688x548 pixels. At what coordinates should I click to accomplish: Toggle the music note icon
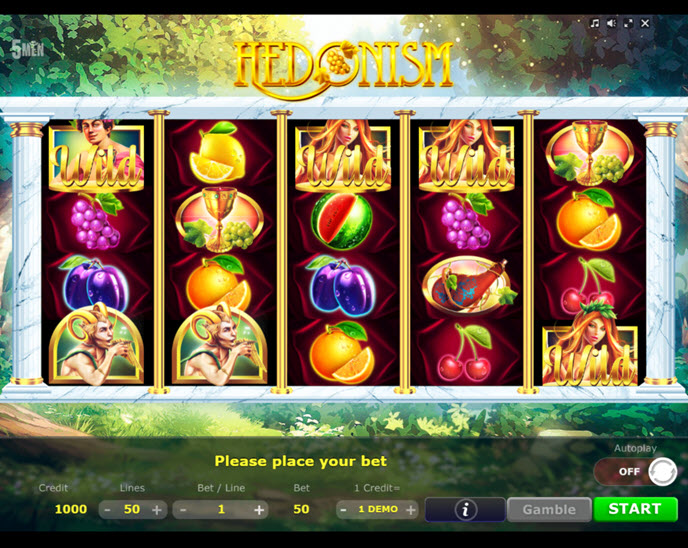594,22
